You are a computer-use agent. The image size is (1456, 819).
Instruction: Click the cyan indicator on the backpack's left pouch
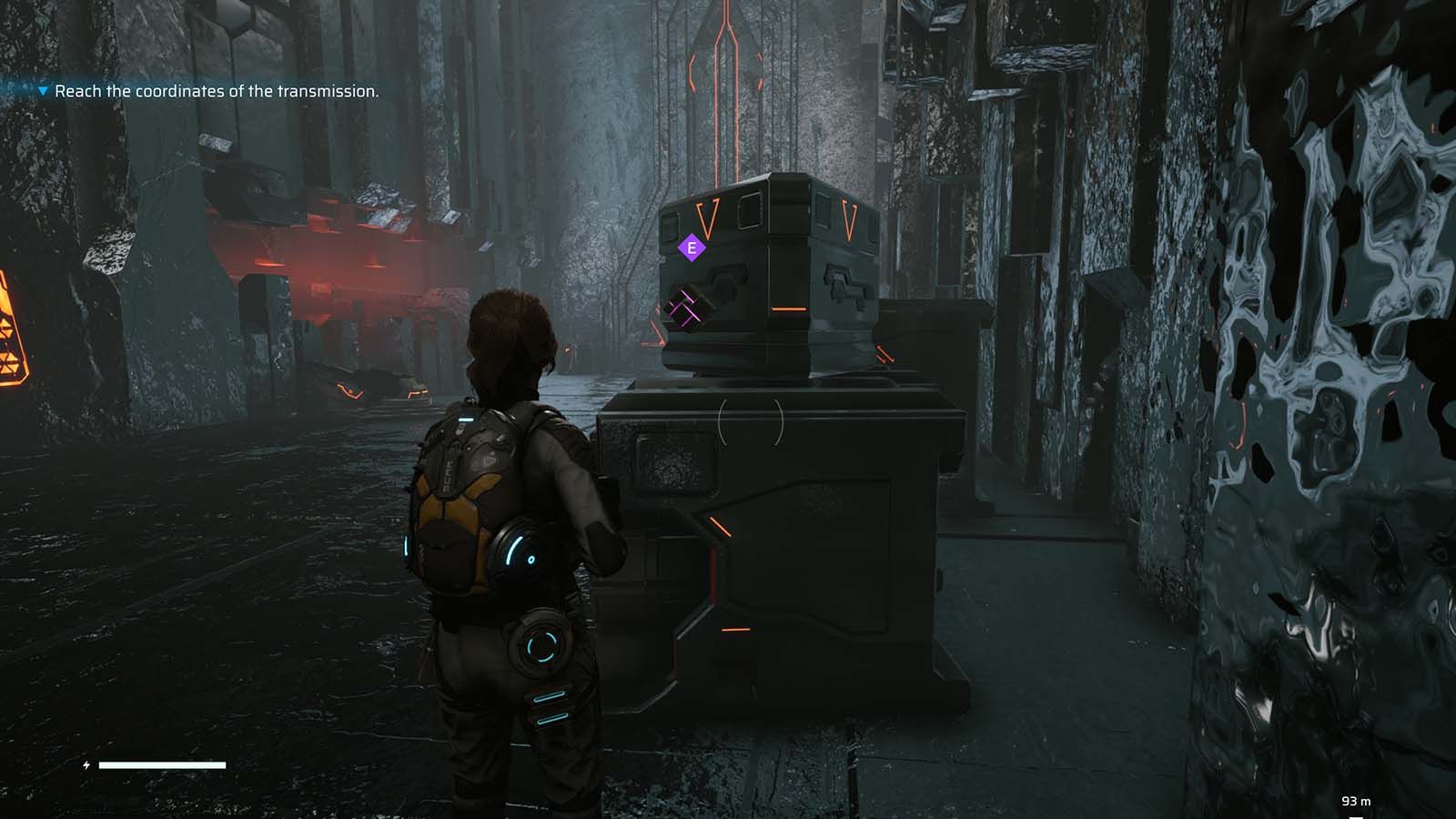coord(408,546)
